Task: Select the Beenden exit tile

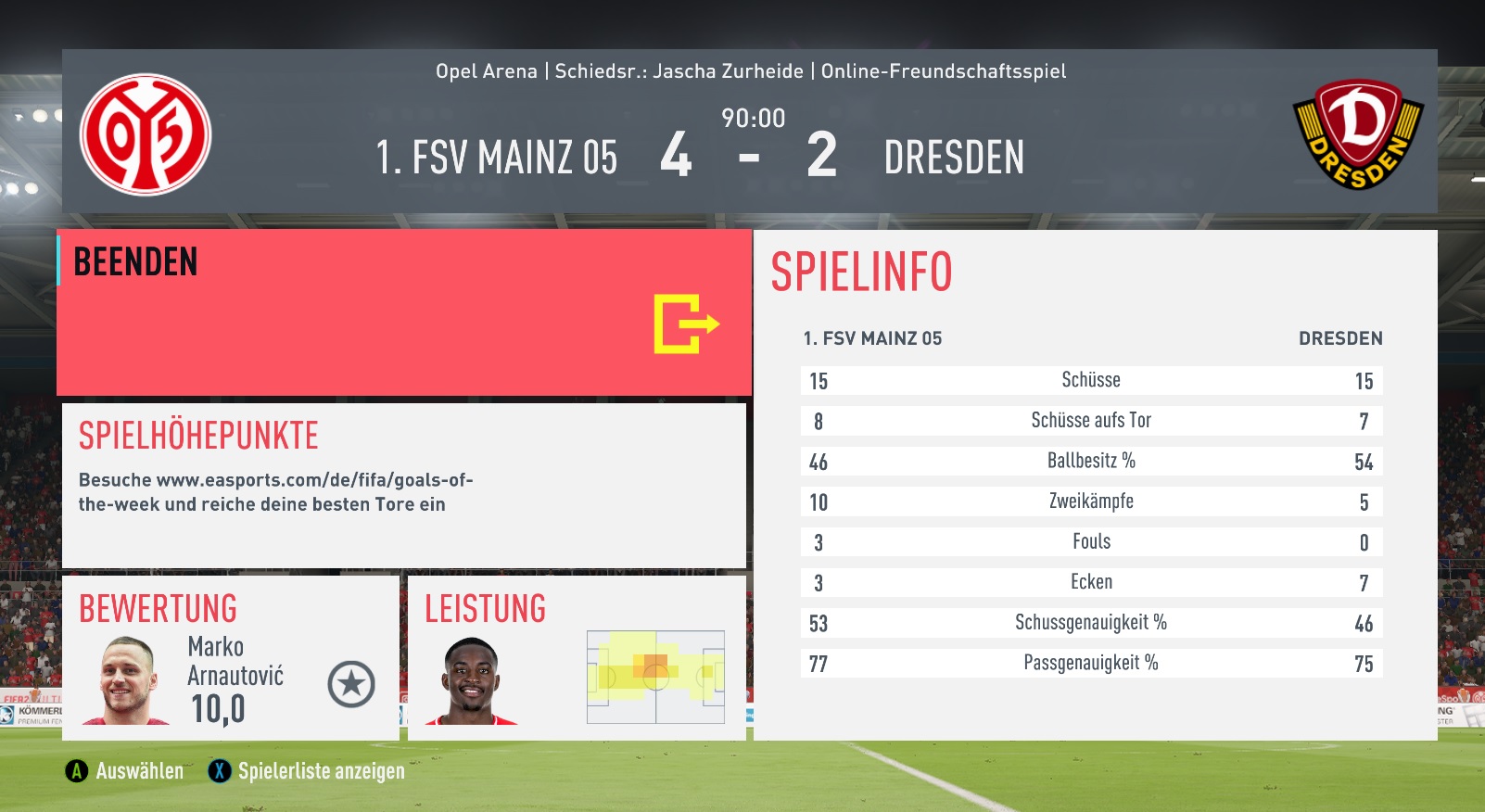Action: pos(404,313)
